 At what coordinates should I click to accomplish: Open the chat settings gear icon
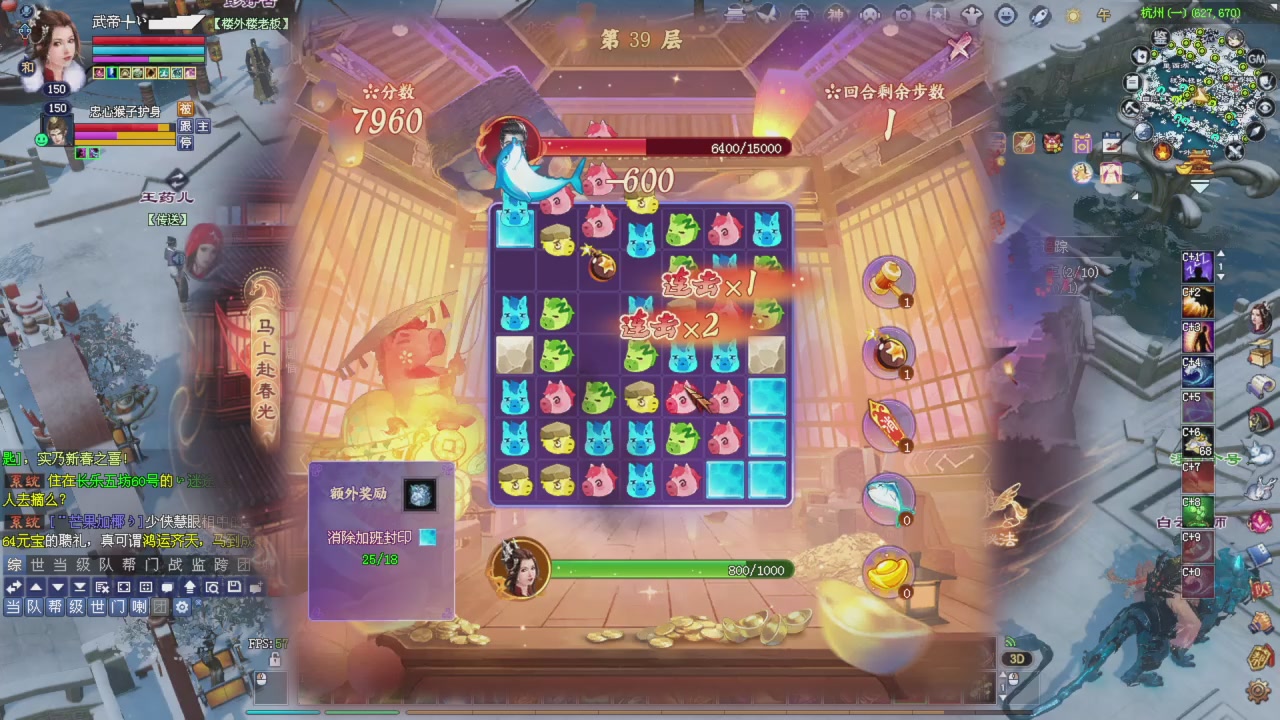[x=184, y=607]
